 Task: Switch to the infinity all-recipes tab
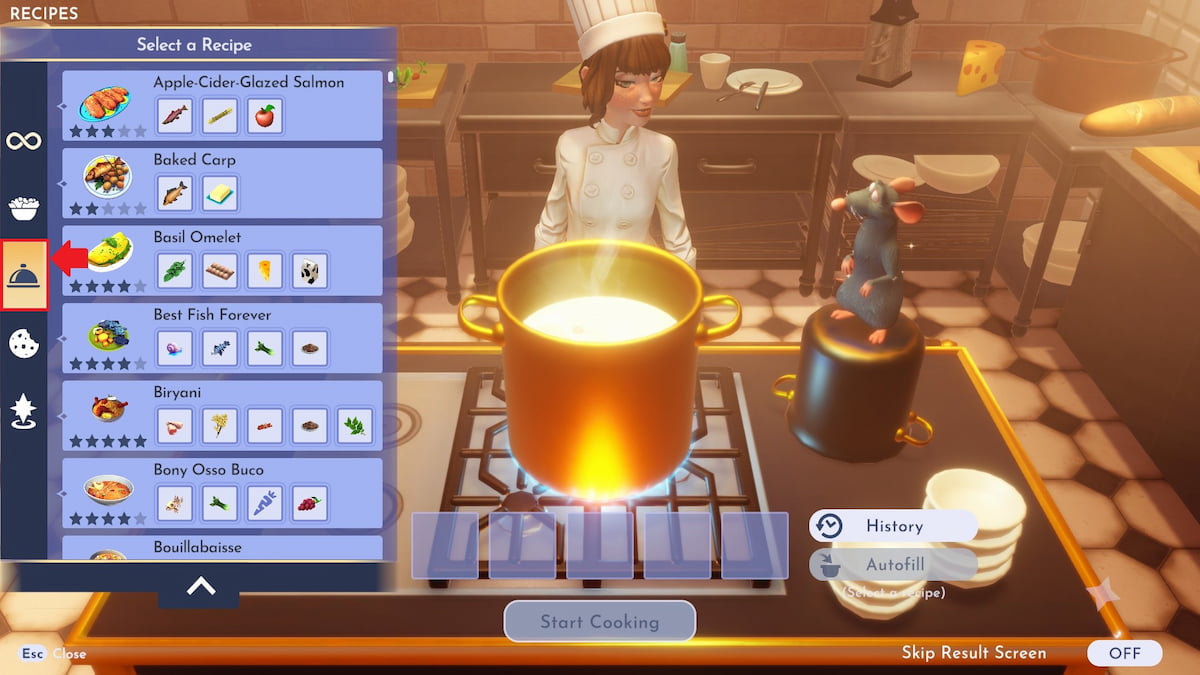(x=24, y=140)
